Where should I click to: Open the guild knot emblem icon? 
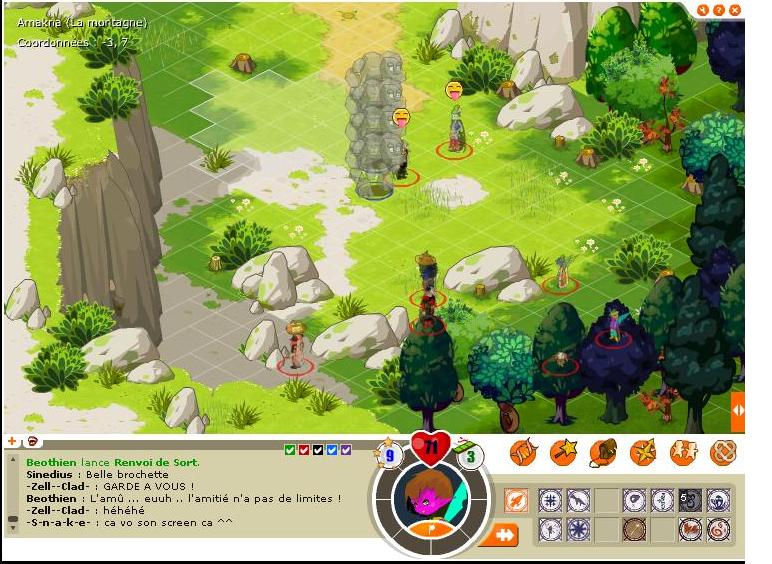point(723,453)
